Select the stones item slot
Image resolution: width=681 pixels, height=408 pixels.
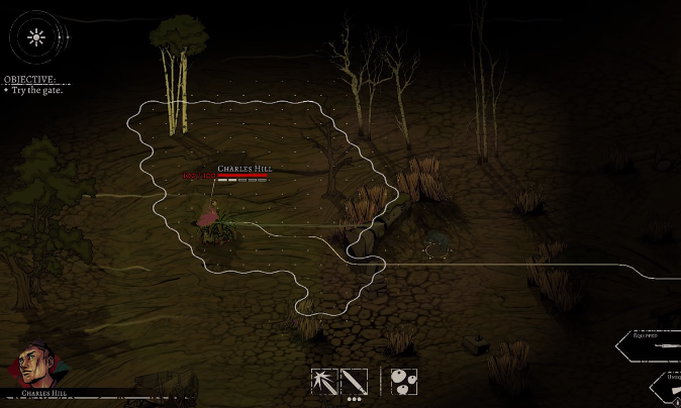tap(404, 381)
